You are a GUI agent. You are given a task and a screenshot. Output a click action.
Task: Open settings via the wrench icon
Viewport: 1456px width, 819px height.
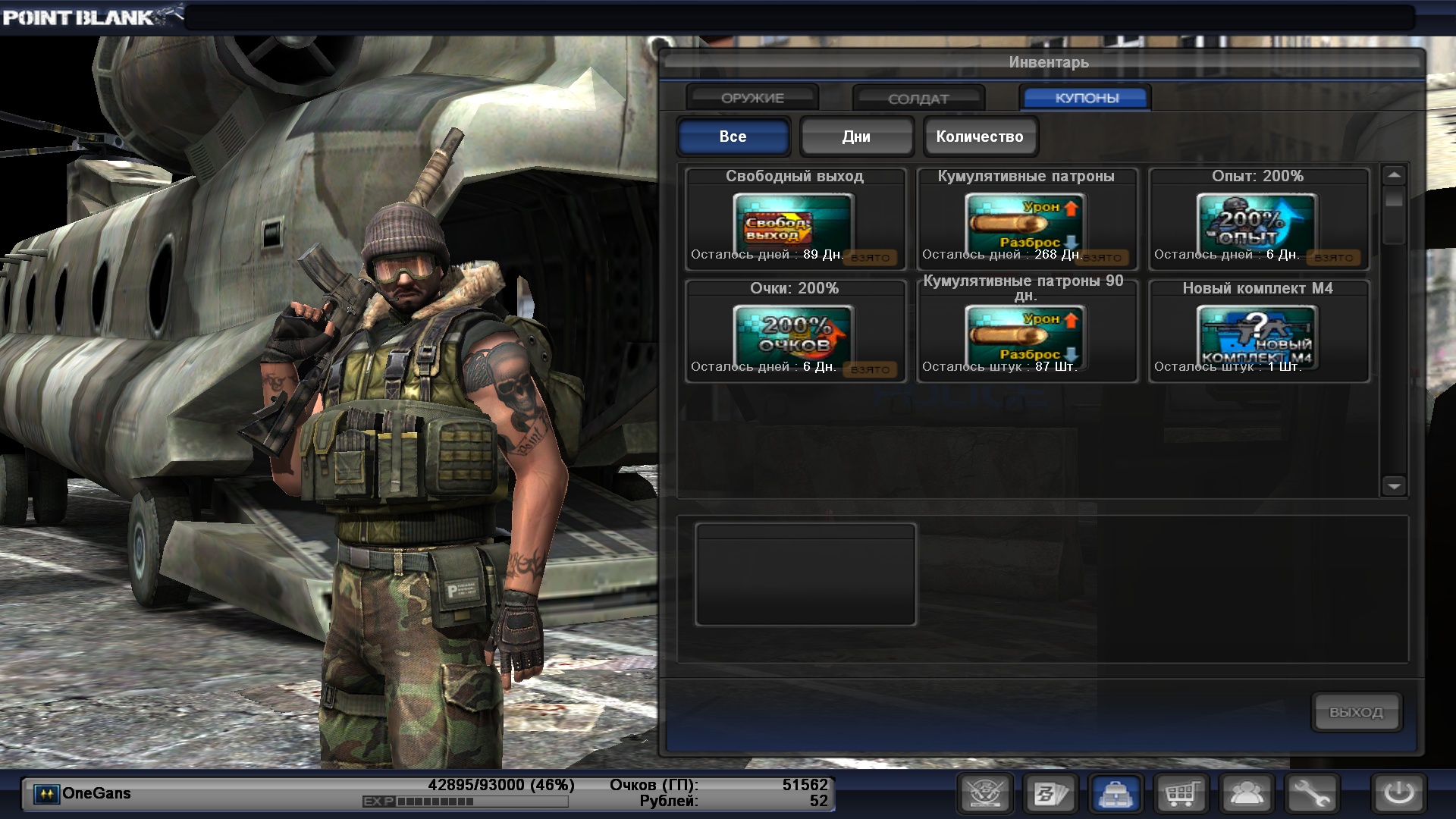point(1312,794)
